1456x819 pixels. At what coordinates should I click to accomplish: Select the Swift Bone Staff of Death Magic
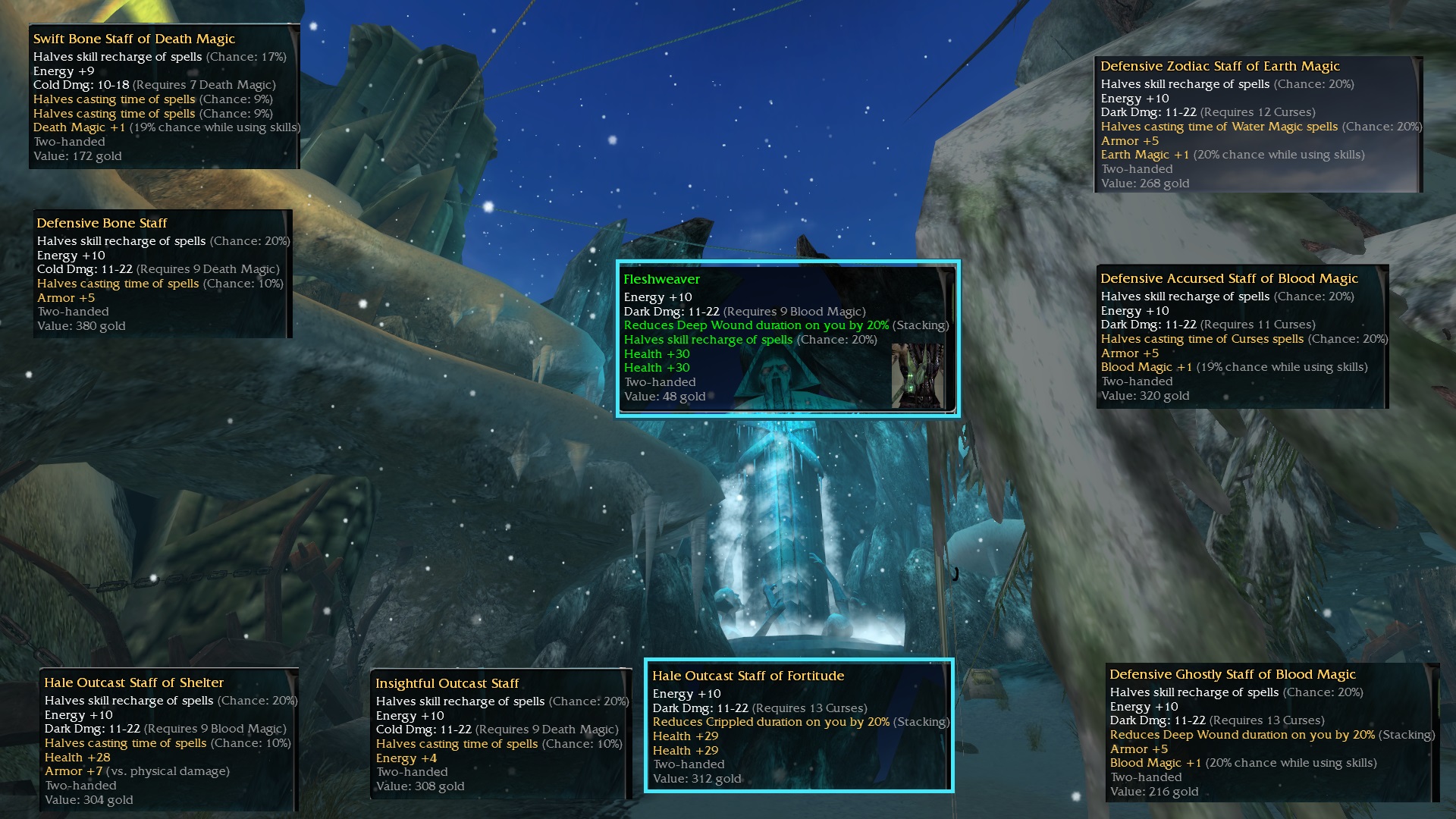point(165,97)
